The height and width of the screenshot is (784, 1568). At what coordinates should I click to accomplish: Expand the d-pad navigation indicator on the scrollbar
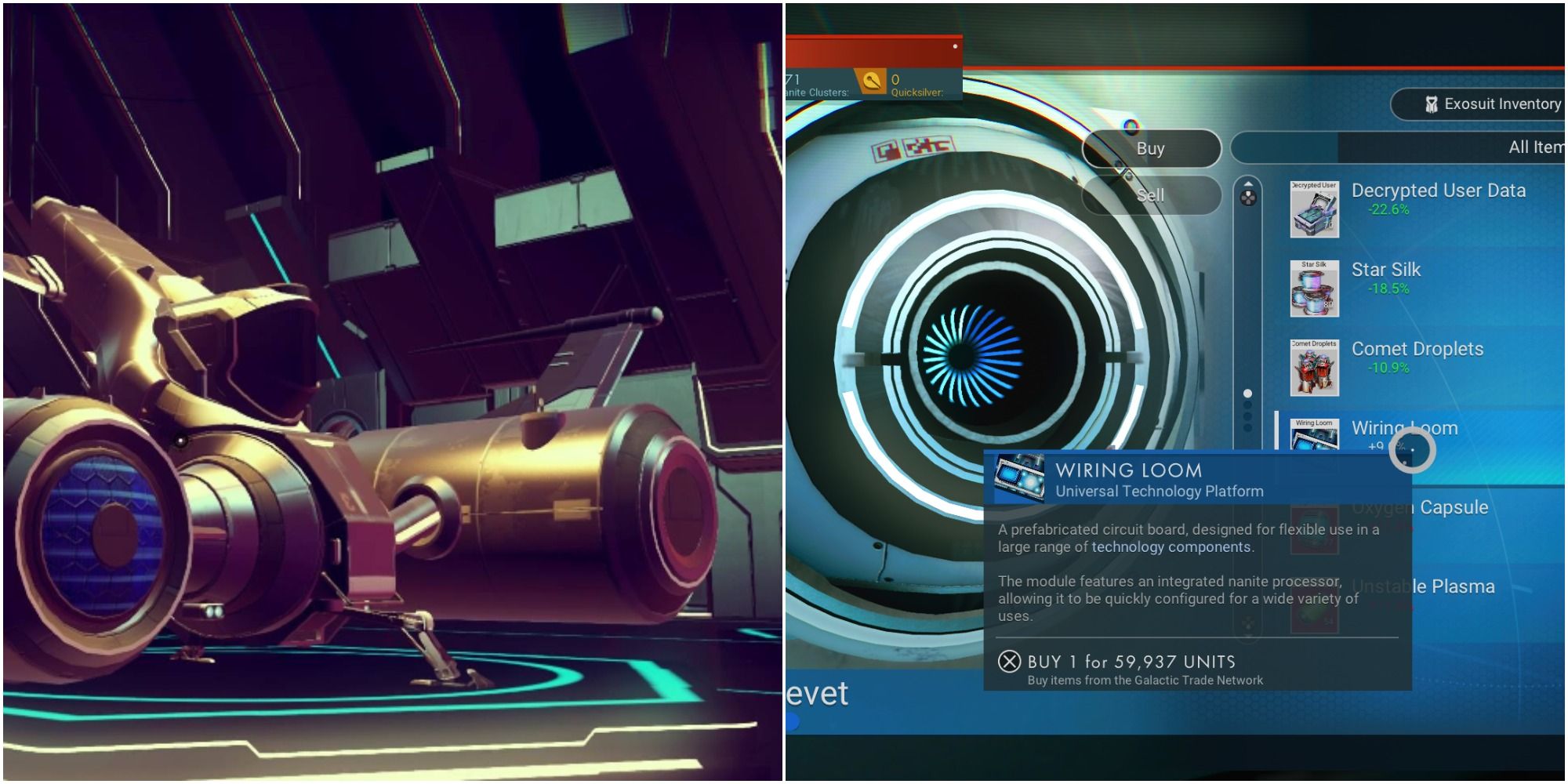(1247, 199)
